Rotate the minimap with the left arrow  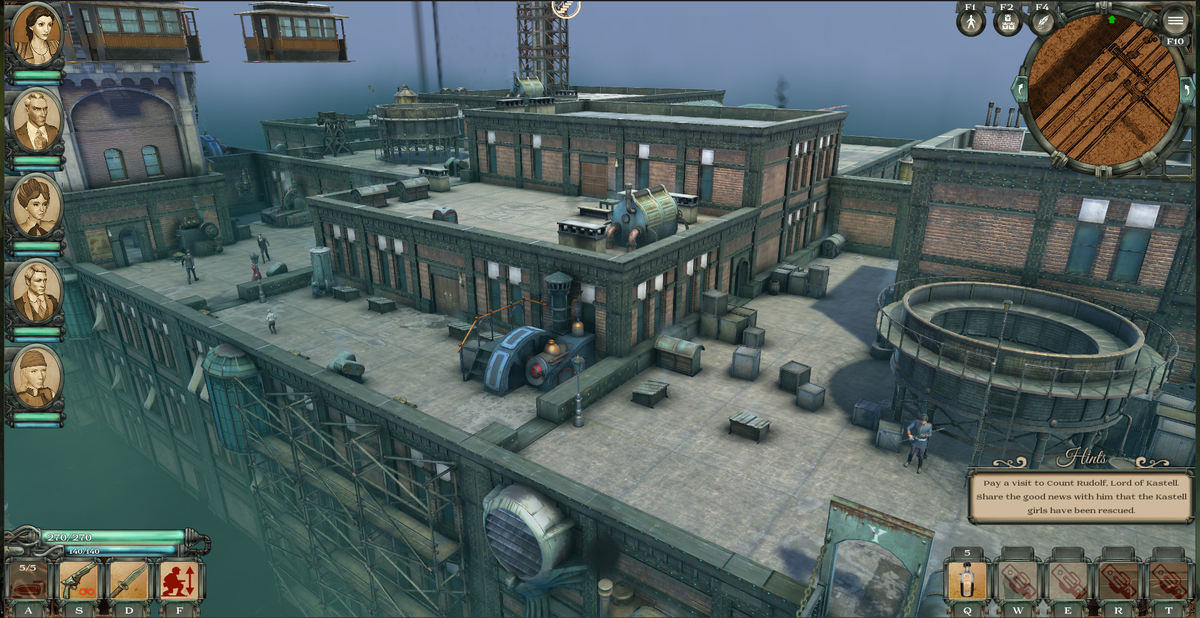tap(1021, 90)
